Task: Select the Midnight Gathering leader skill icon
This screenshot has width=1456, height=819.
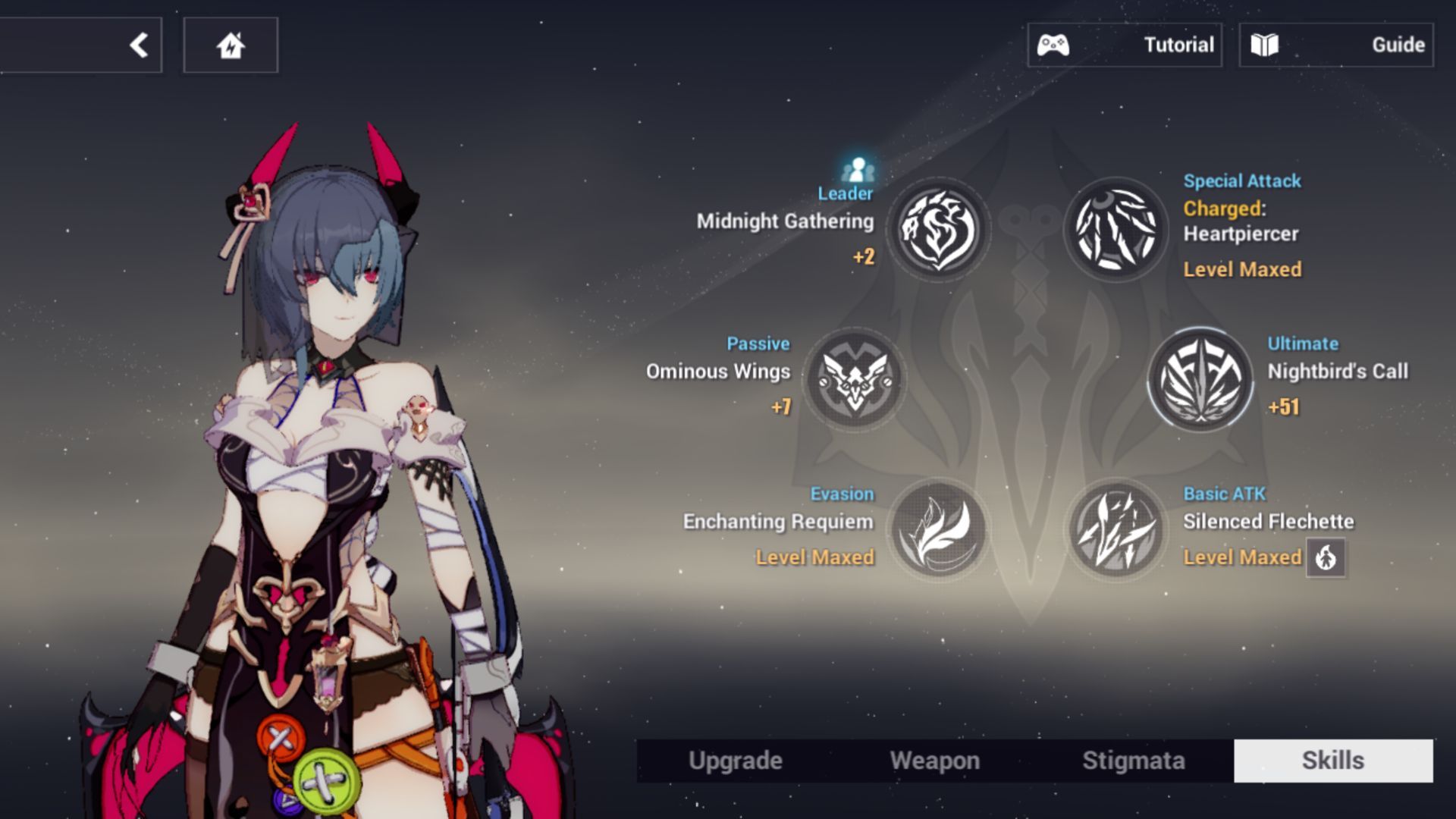Action: click(x=938, y=231)
